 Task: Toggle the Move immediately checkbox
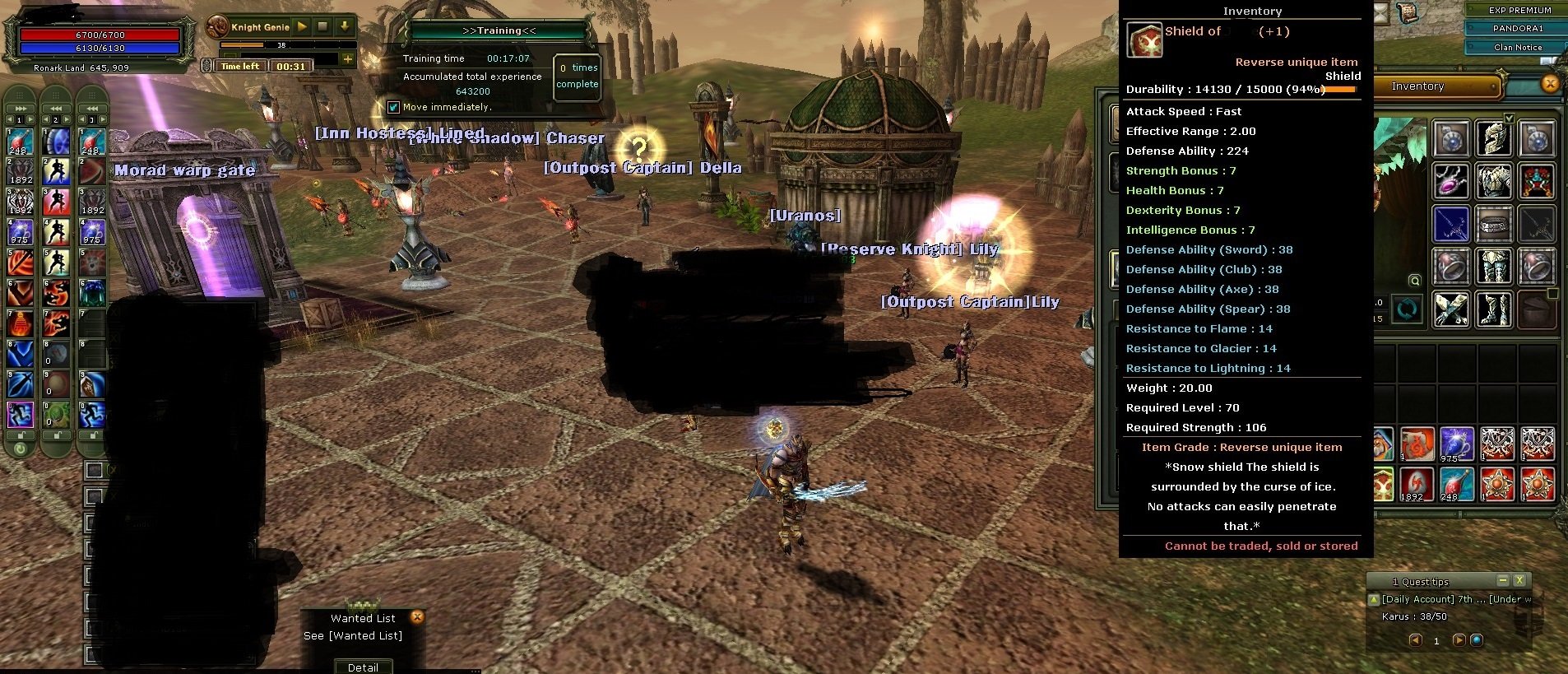pos(394,107)
